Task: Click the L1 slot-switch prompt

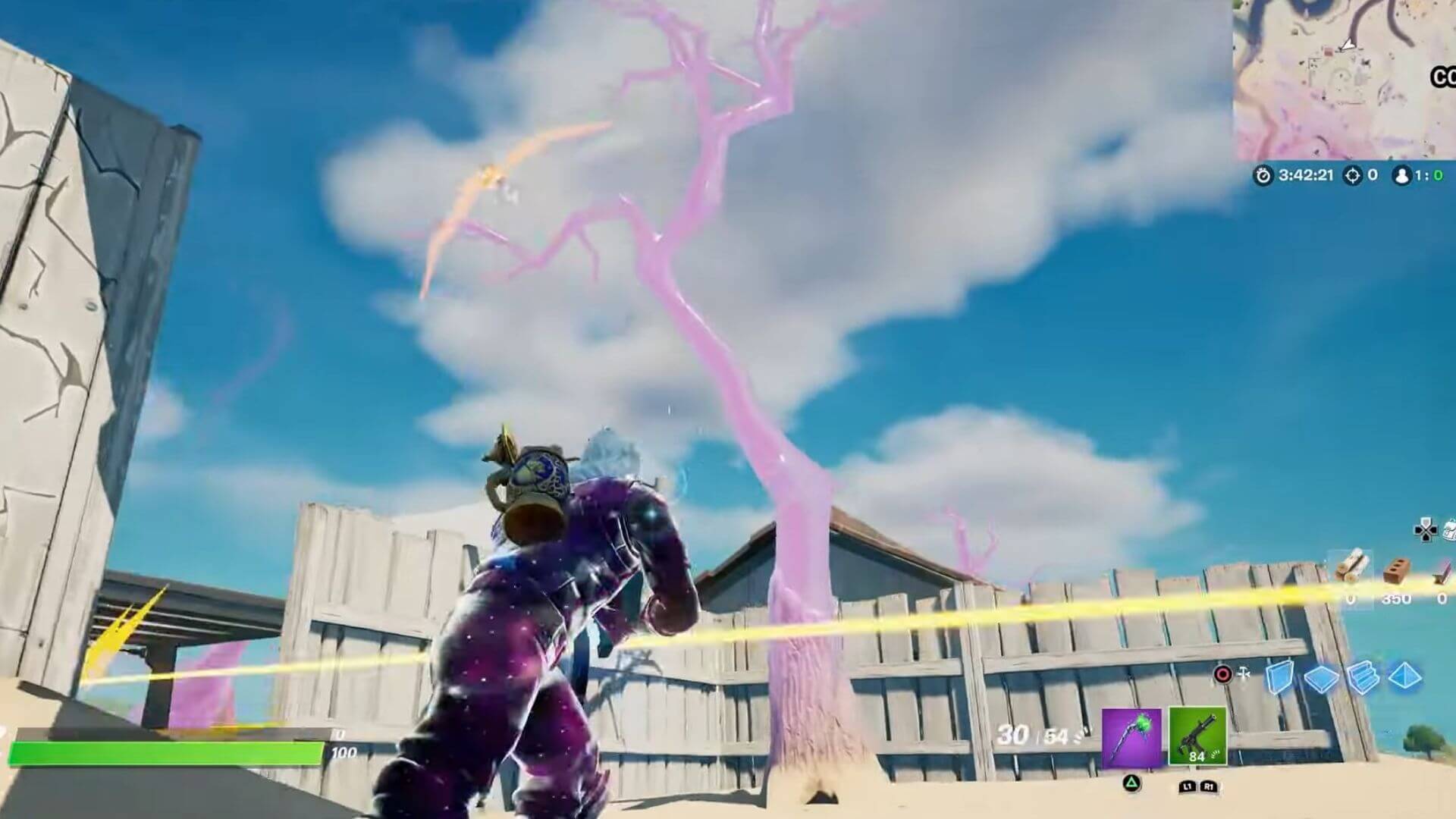Action: [1188, 786]
